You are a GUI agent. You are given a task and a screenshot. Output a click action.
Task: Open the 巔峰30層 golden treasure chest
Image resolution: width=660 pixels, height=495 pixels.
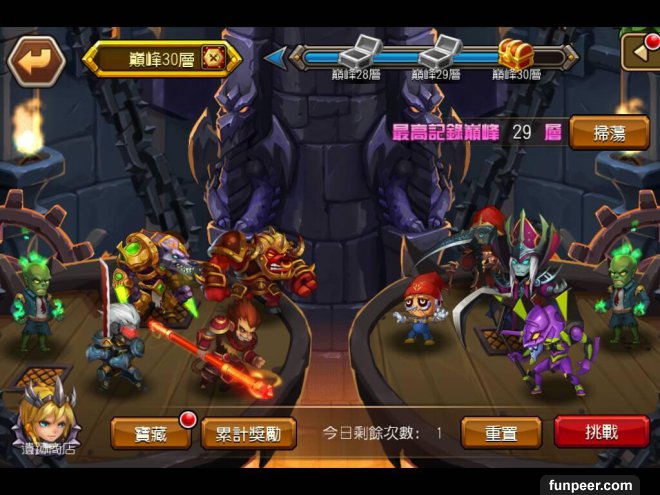click(516, 52)
